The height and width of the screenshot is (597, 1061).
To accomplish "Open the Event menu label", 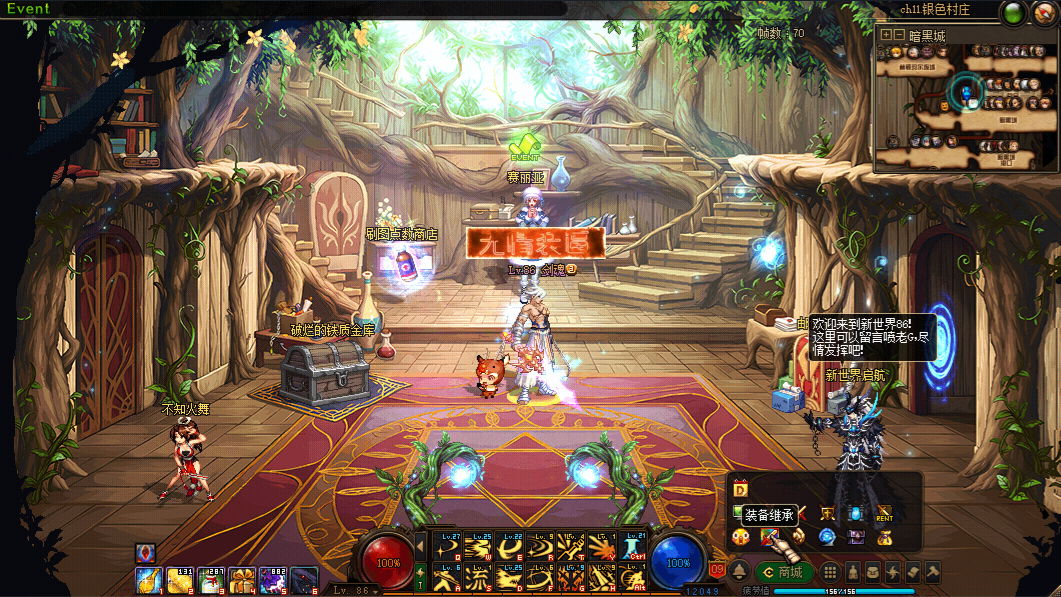I will pos(28,9).
